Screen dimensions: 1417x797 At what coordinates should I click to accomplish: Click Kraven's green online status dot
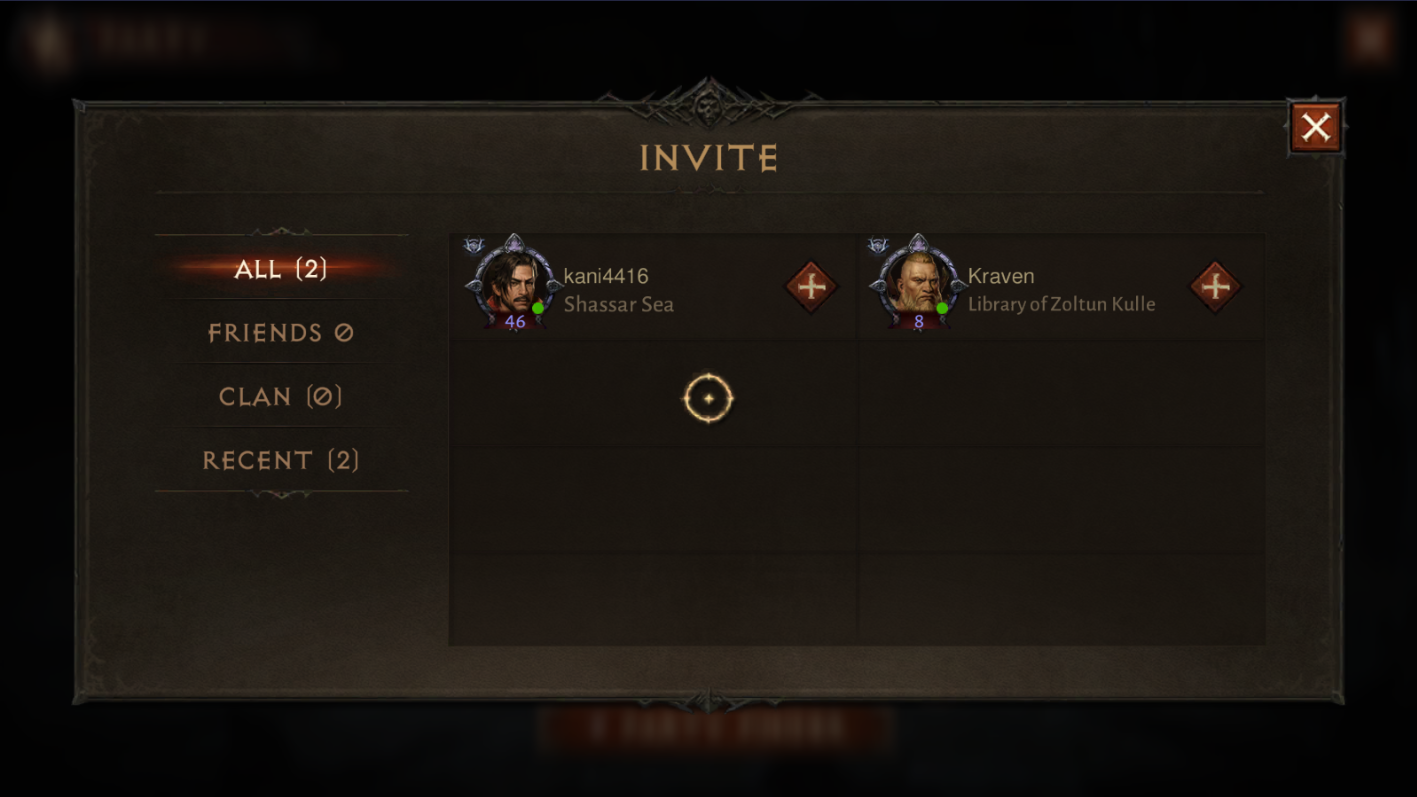tap(941, 309)
